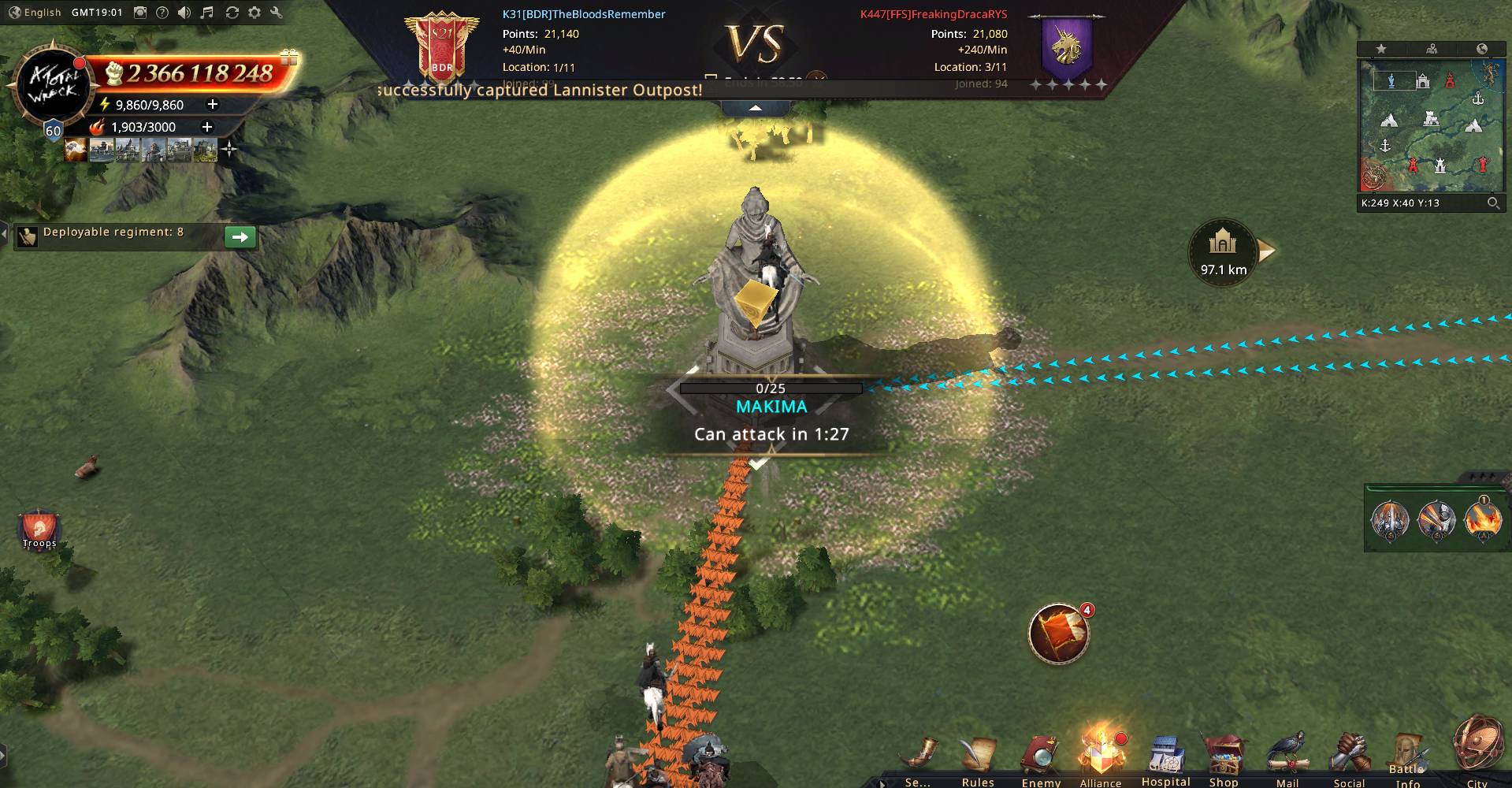Toggle the sound speaker icon
This screenshot has width=1512, height=788.
point(184,13)
